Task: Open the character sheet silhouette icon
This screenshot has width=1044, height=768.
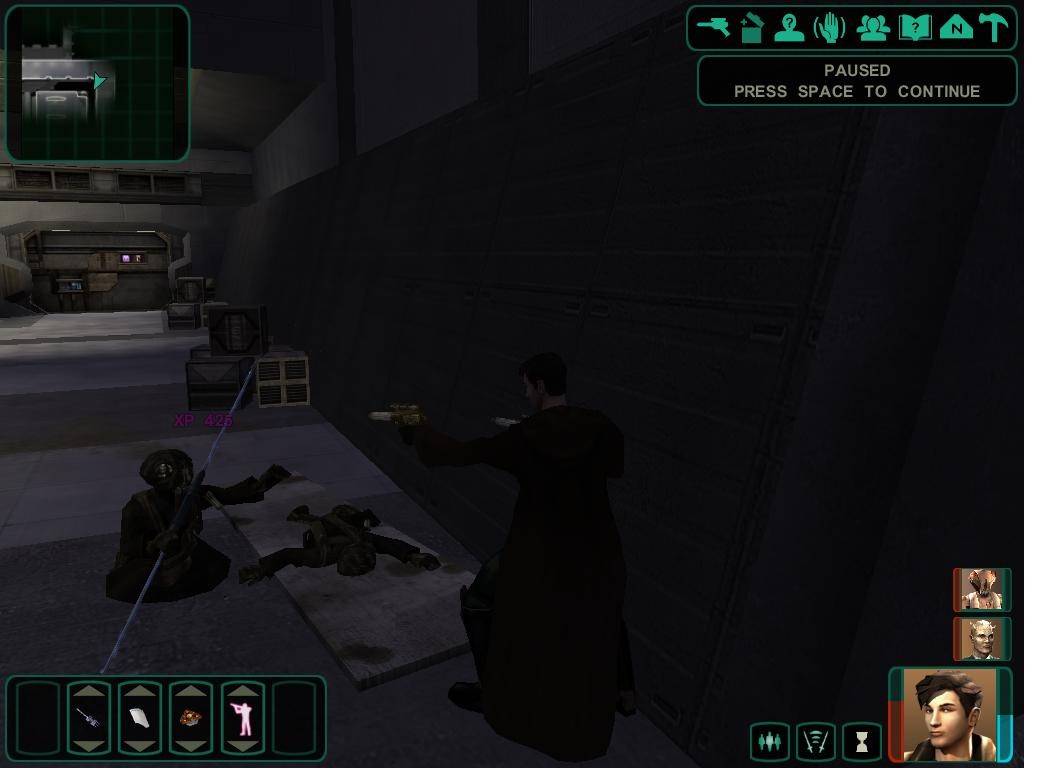Action: pos(790,27)
